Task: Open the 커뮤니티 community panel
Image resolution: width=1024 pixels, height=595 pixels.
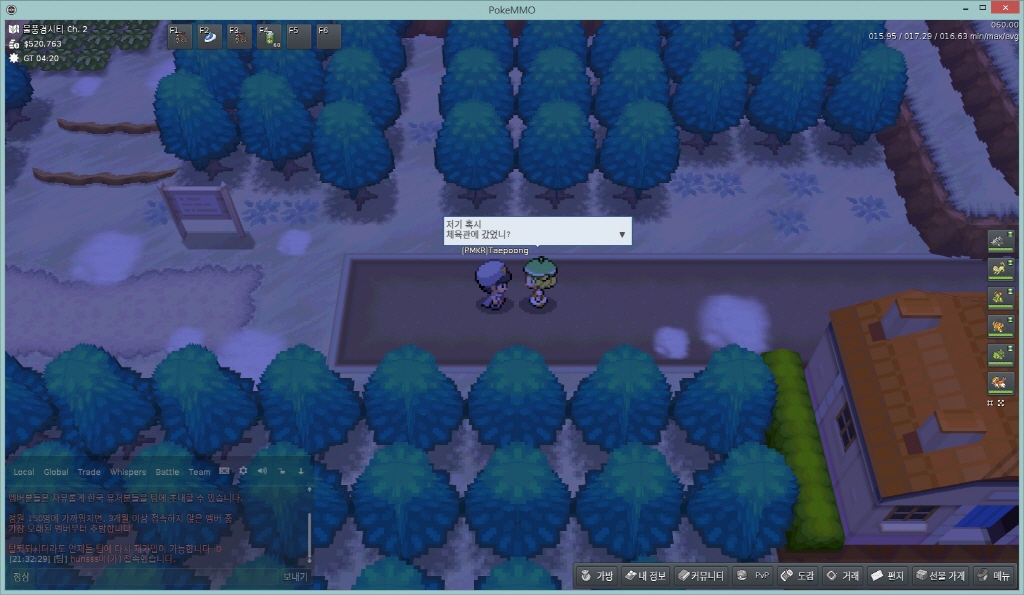Action: (700, 576)
